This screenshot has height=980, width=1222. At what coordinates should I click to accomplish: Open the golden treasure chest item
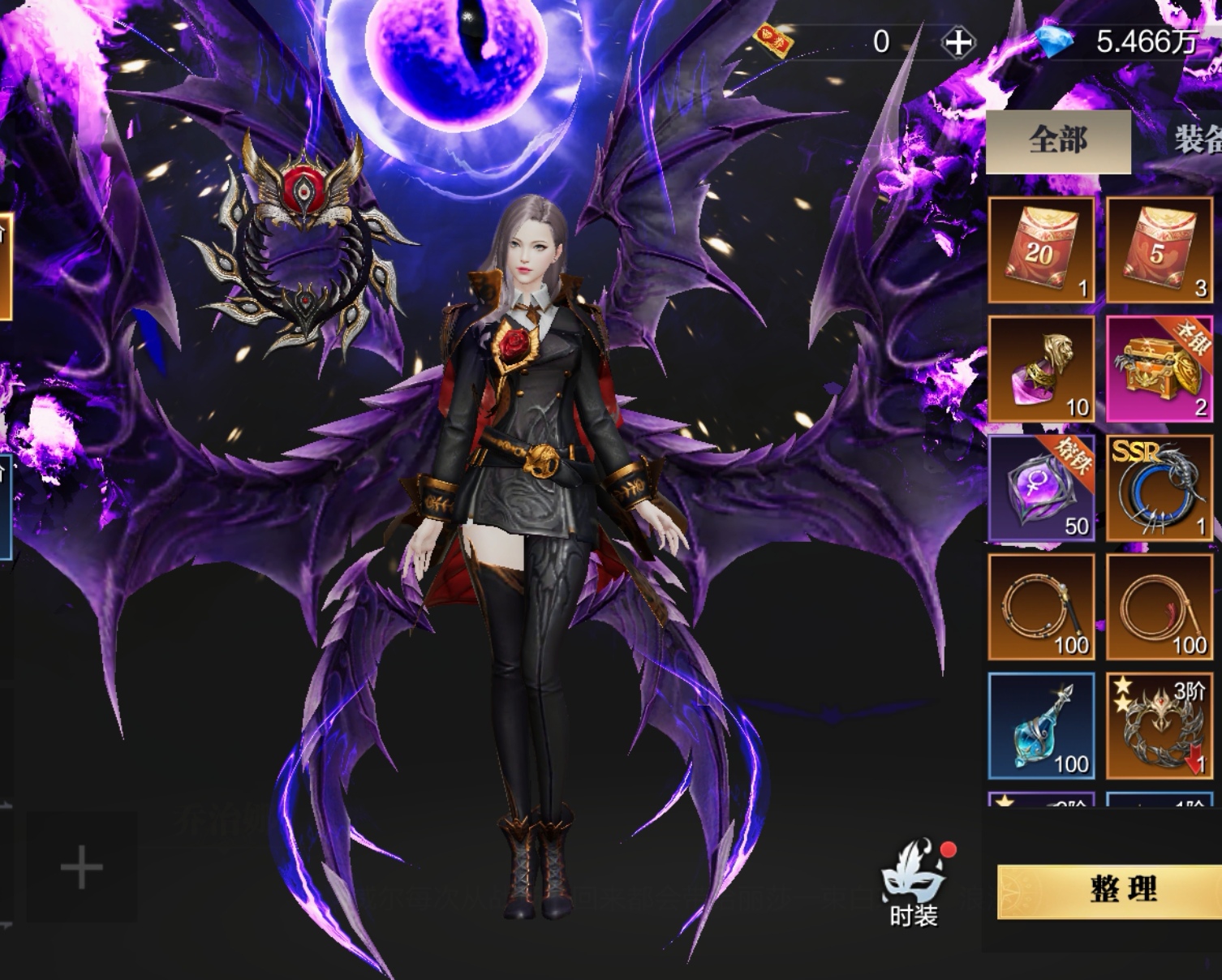tap(1159, 369)
